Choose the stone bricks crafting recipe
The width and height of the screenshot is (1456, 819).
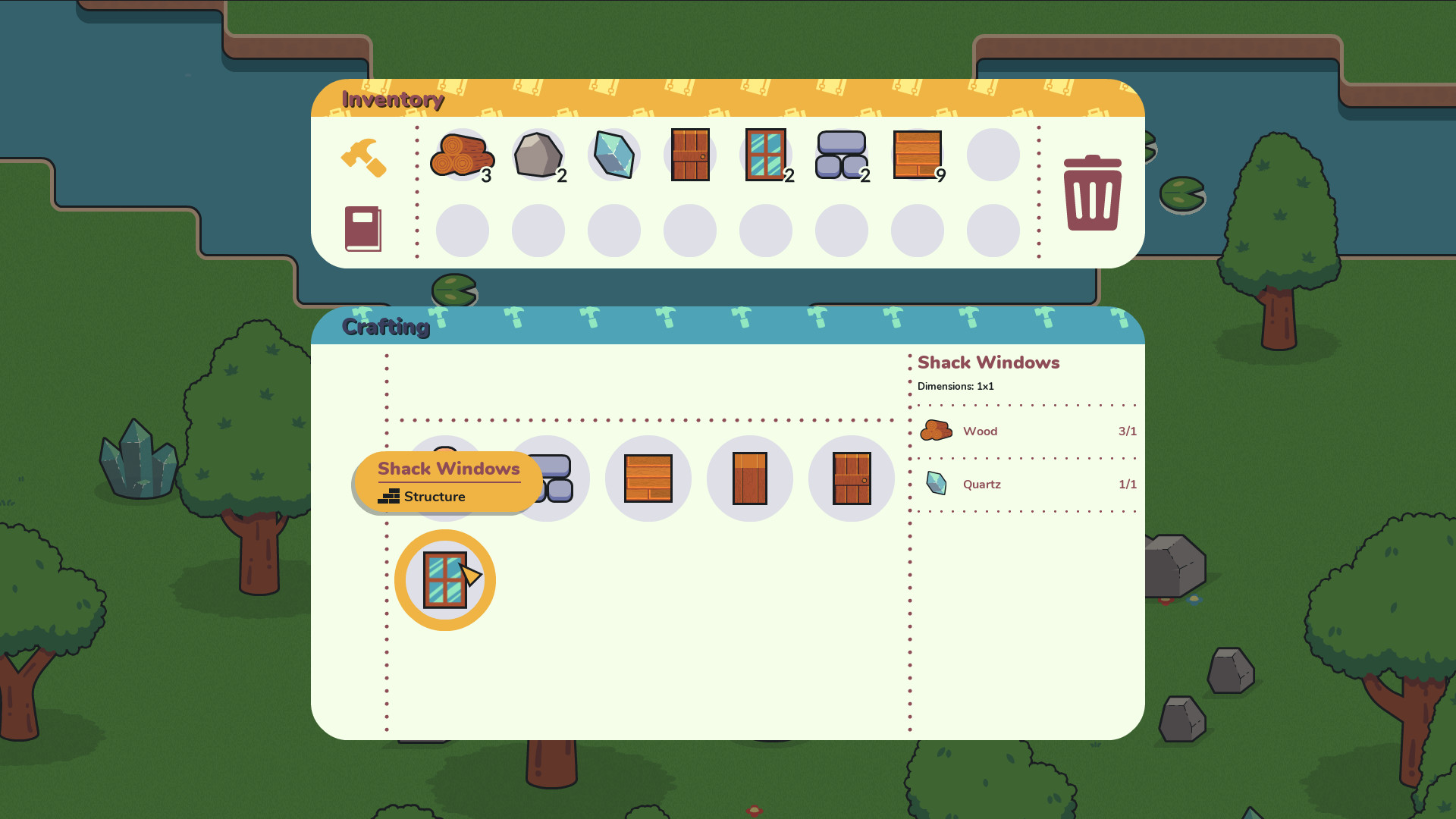(x=548, y=478)
